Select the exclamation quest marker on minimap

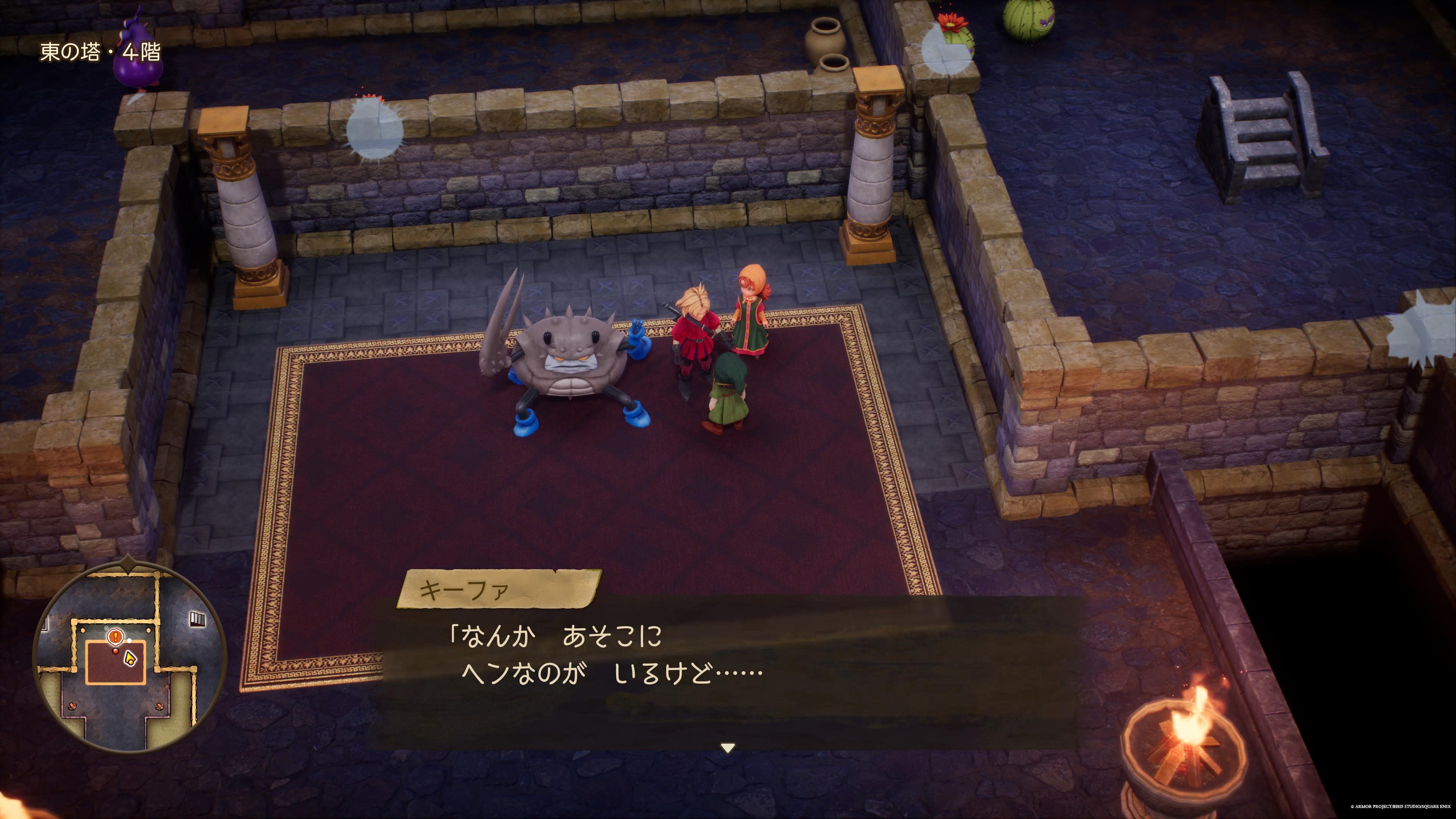pos(115,637)
